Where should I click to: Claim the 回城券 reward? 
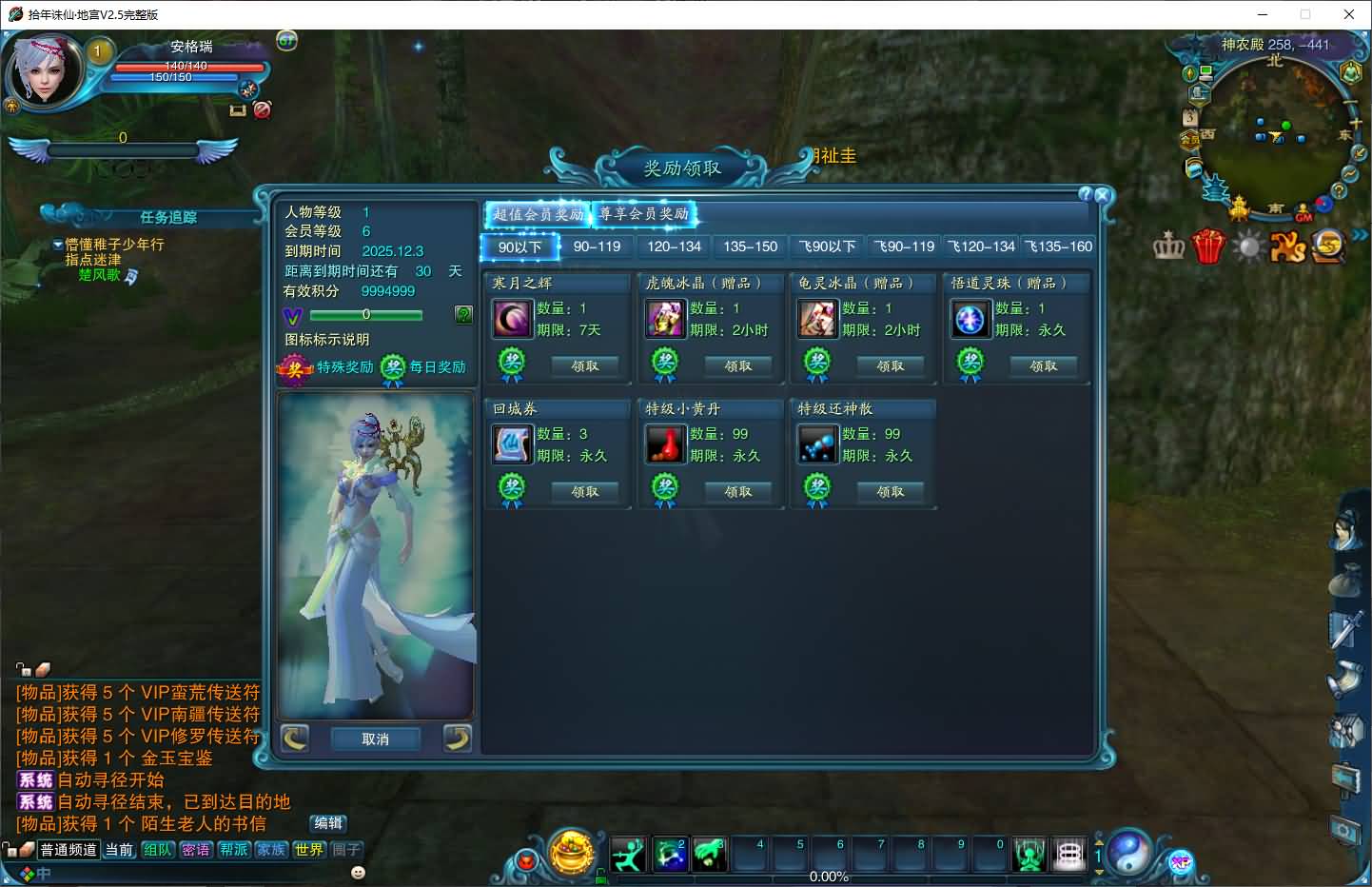(585, 491)
